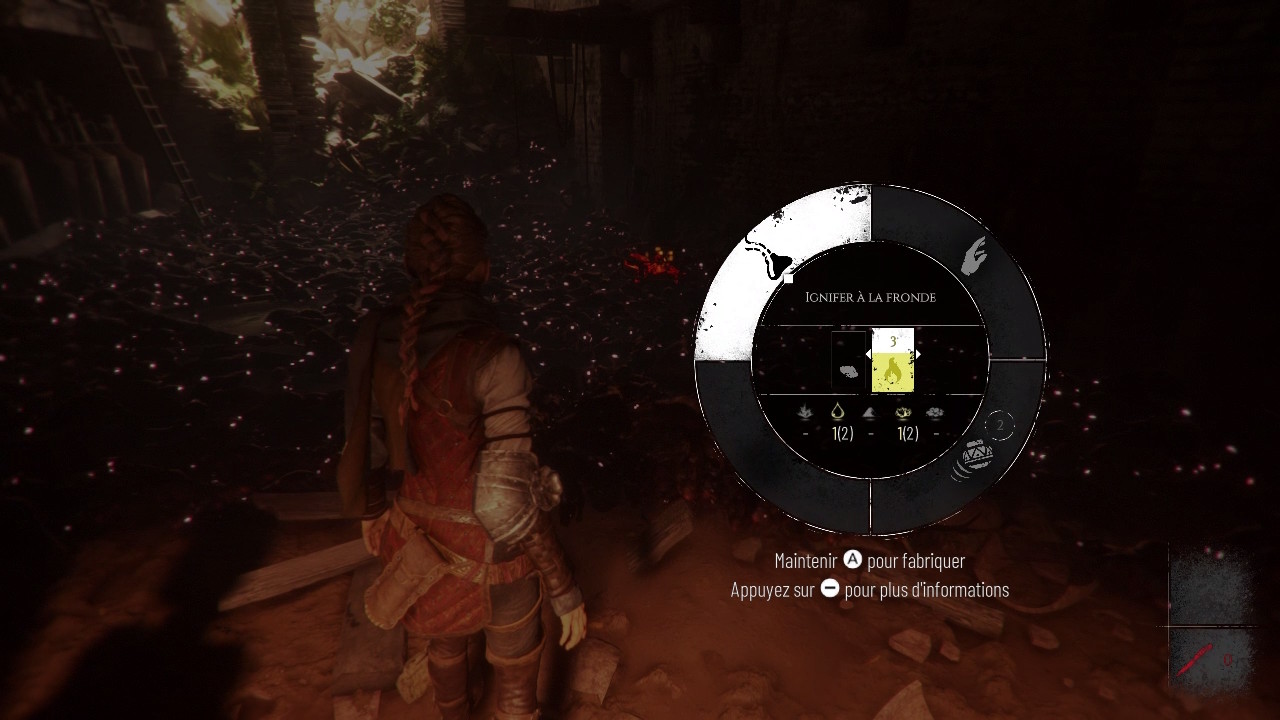
Task: Pick the yellow Ignifer flame ammo card
Action: [893, 361]
